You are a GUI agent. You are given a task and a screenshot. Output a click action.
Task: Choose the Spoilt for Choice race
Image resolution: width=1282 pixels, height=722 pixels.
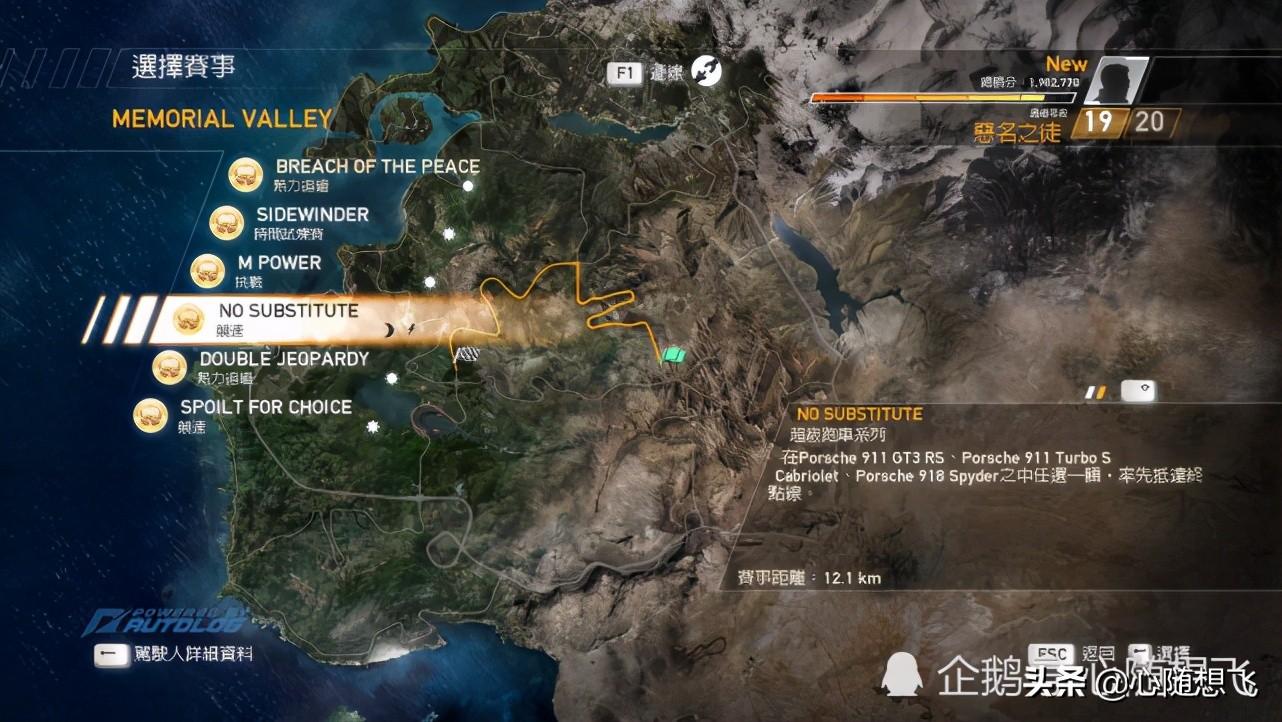pyautogui.click(x=265, y=407)
